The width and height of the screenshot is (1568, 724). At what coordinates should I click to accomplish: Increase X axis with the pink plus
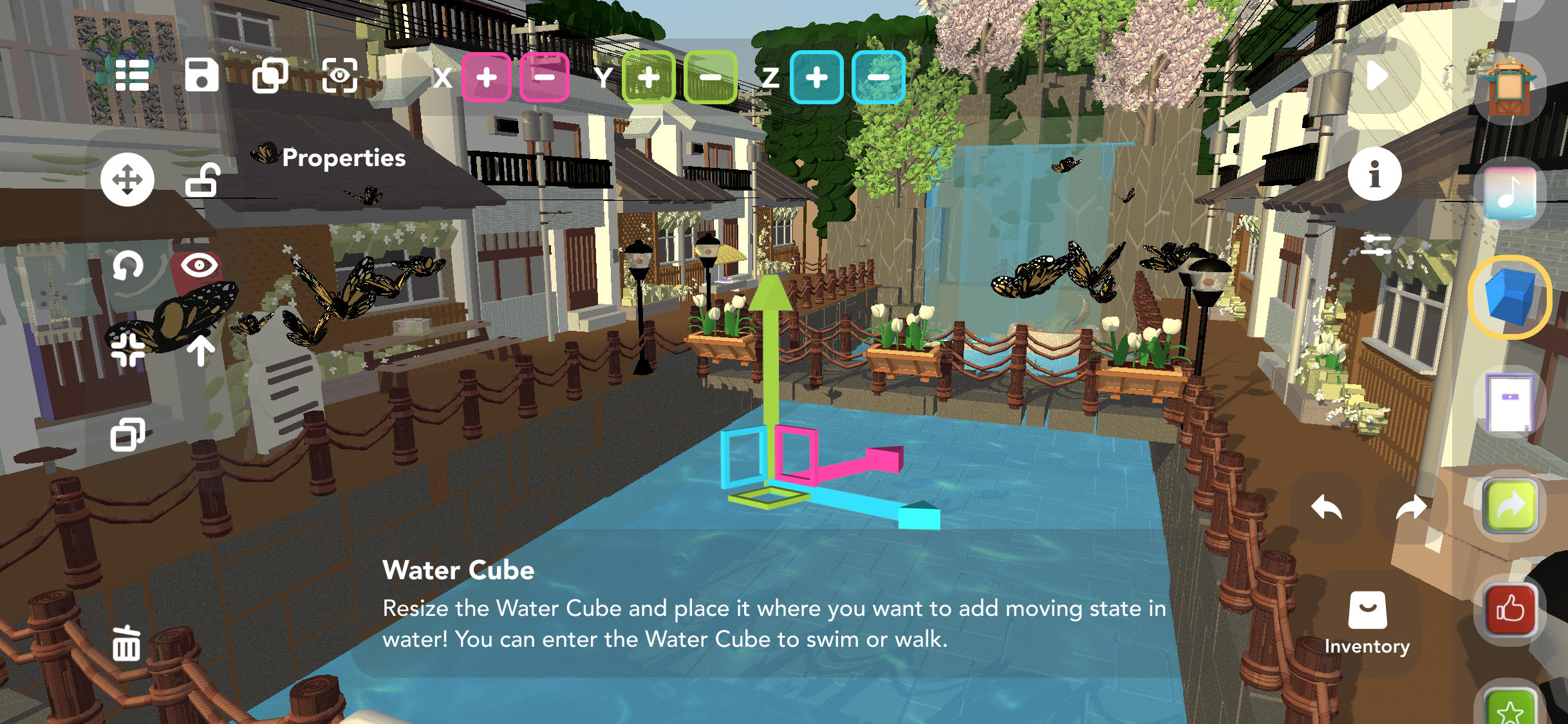pos(487,77)
